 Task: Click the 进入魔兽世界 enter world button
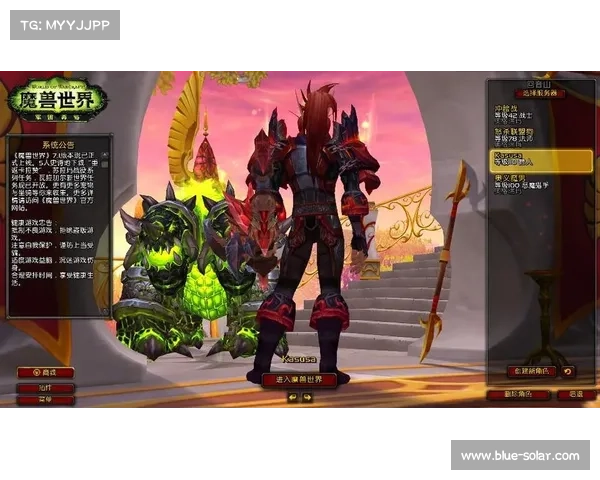click(299, 380)
